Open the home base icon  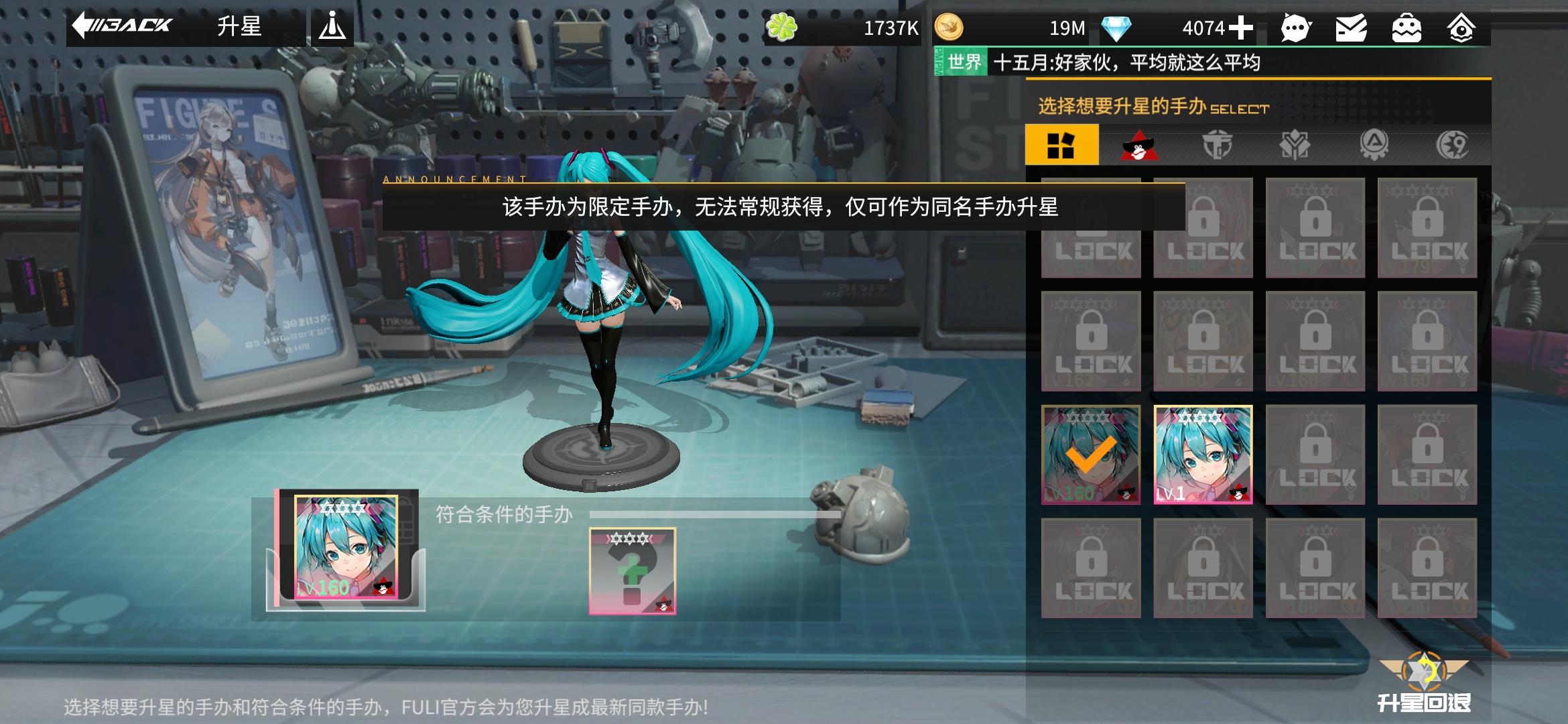tap(1463, 27)
